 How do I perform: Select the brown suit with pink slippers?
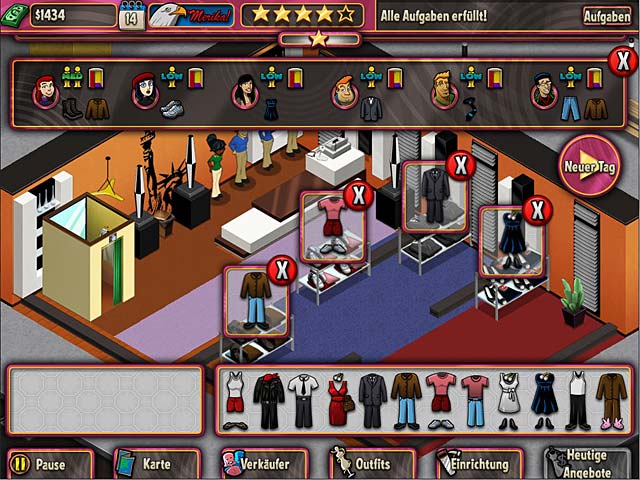(x=611, y=400)
